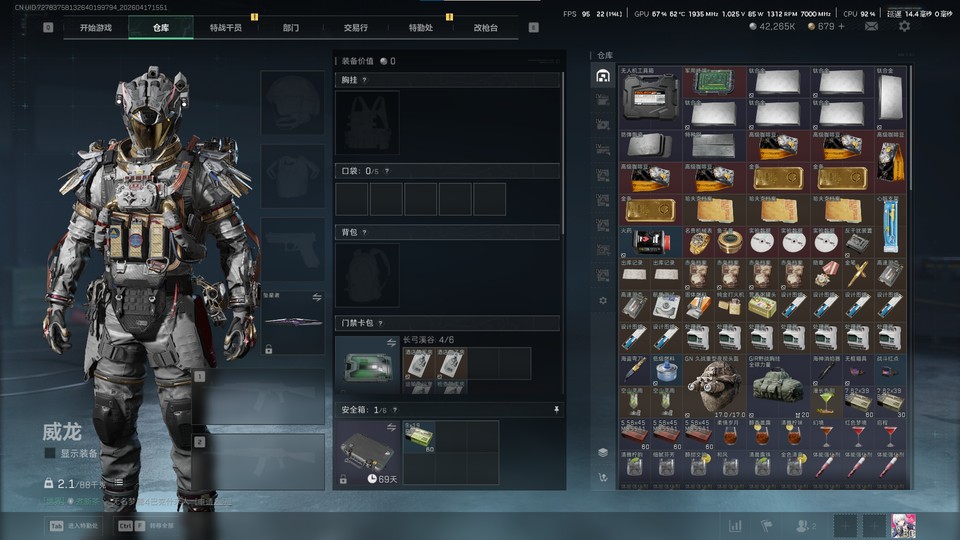Go to the 部门 tab
The image size is (960, 540).
[291, 28]
